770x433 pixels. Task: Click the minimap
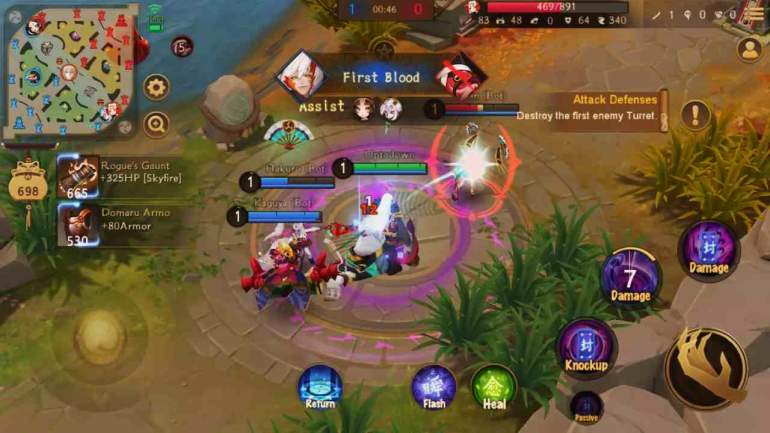[x=69, y=69]
